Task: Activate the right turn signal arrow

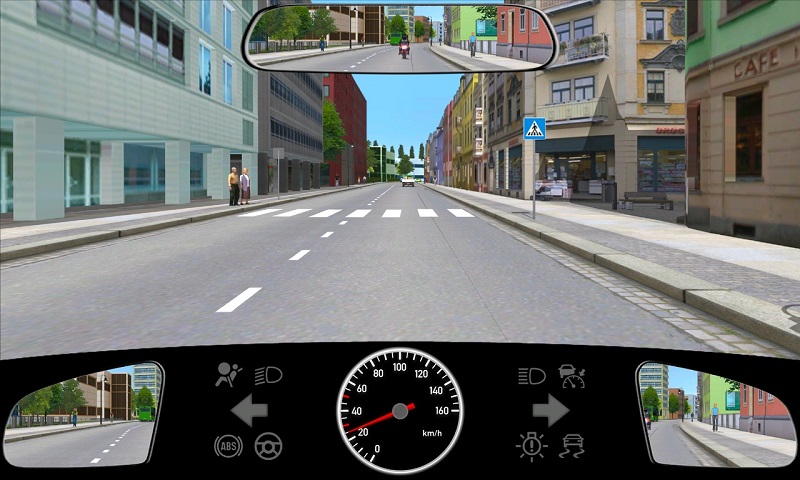Action: coord(550,410)
